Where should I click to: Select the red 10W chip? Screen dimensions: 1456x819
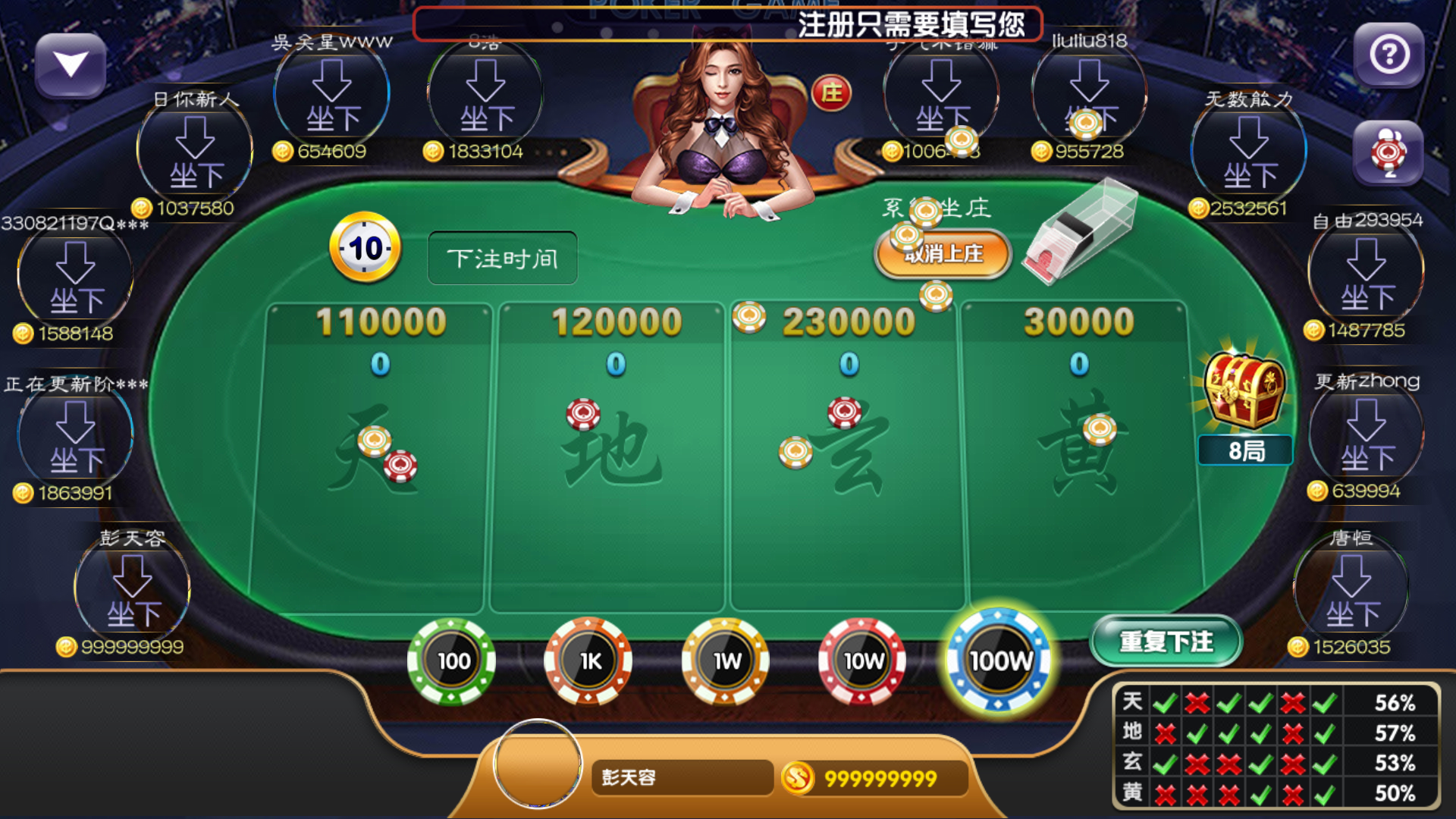pos(861,661)
